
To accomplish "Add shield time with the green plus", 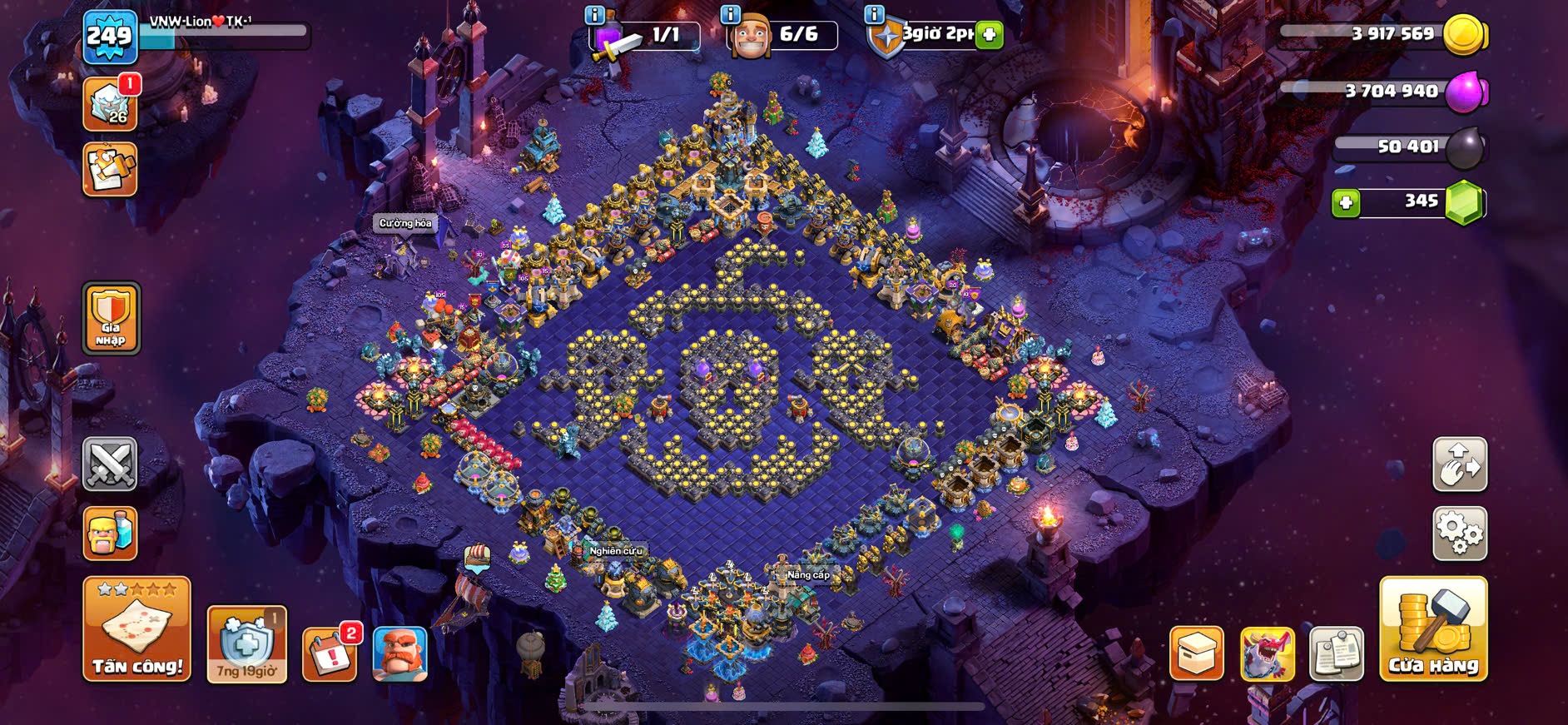I will pos(989,35).
